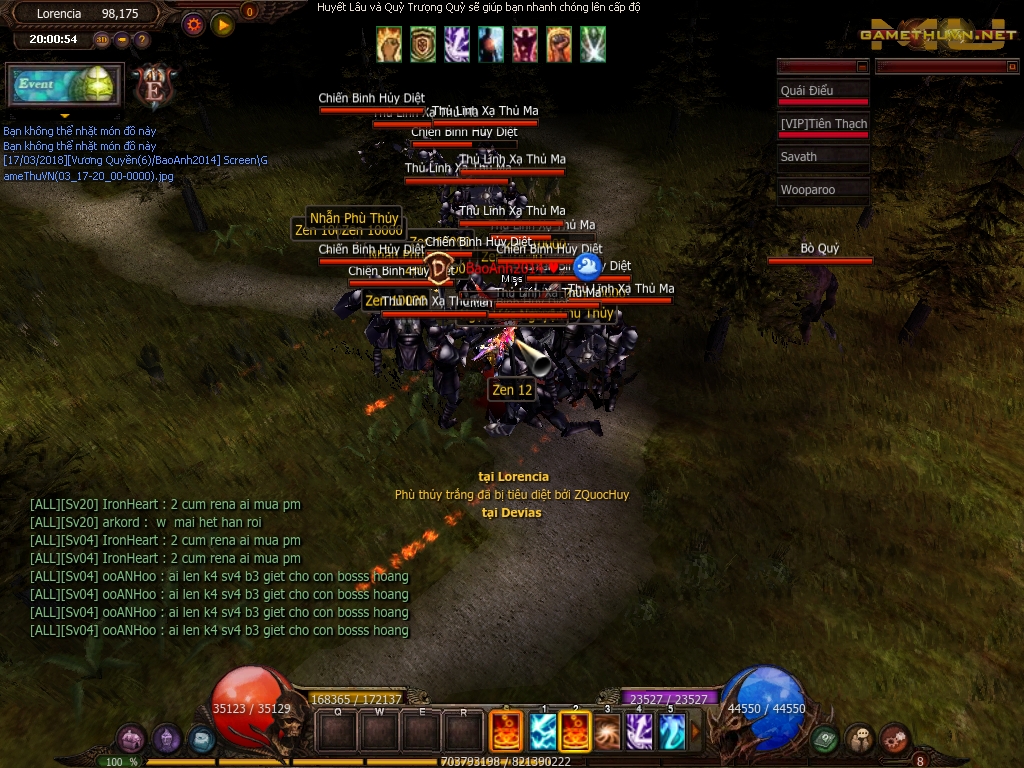The image size is (1024, 768).
Task: Cast the purple lightning skill in slot 4
Action: tap(639, 731)
